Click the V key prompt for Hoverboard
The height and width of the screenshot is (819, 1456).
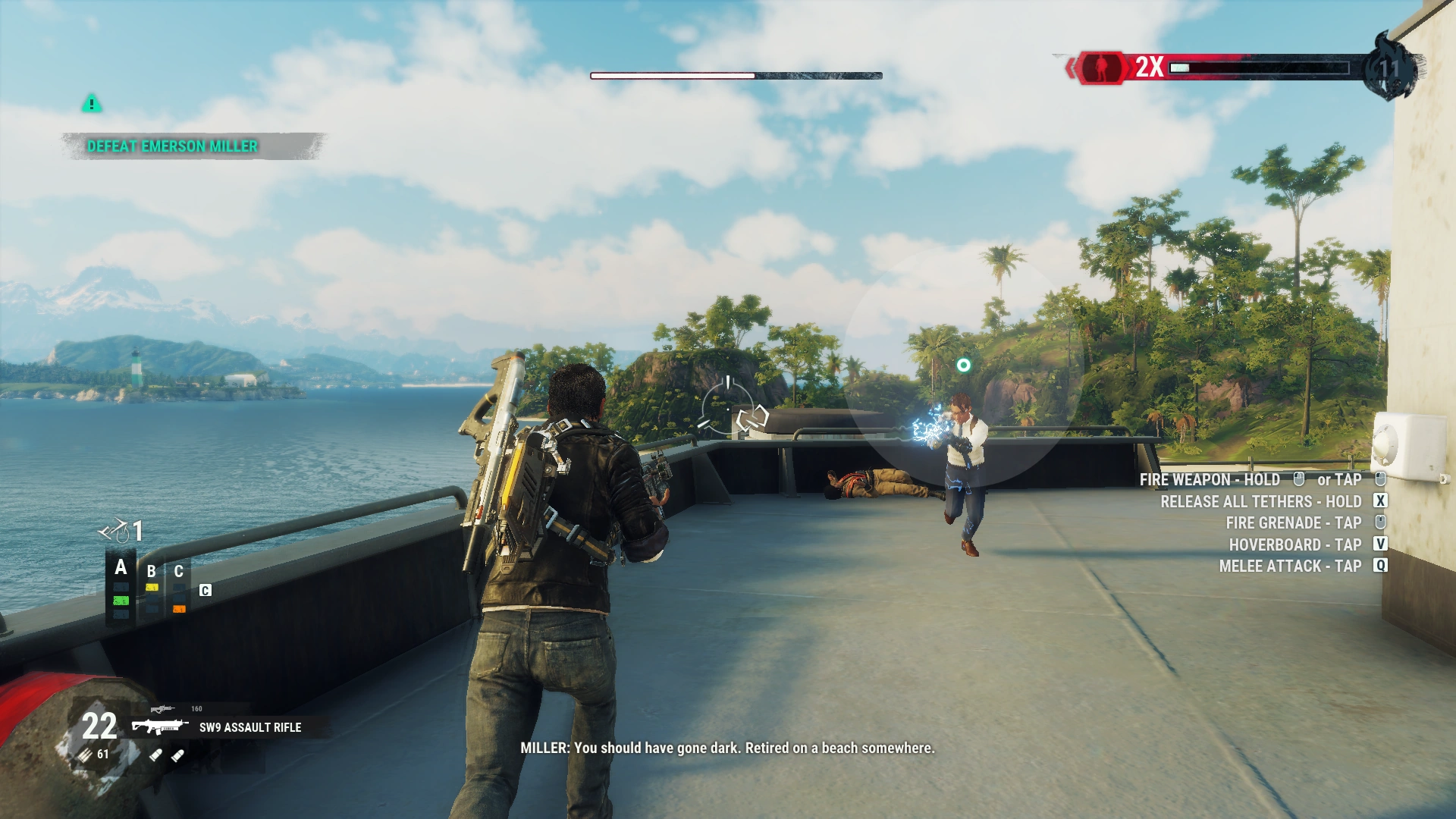1382,544
